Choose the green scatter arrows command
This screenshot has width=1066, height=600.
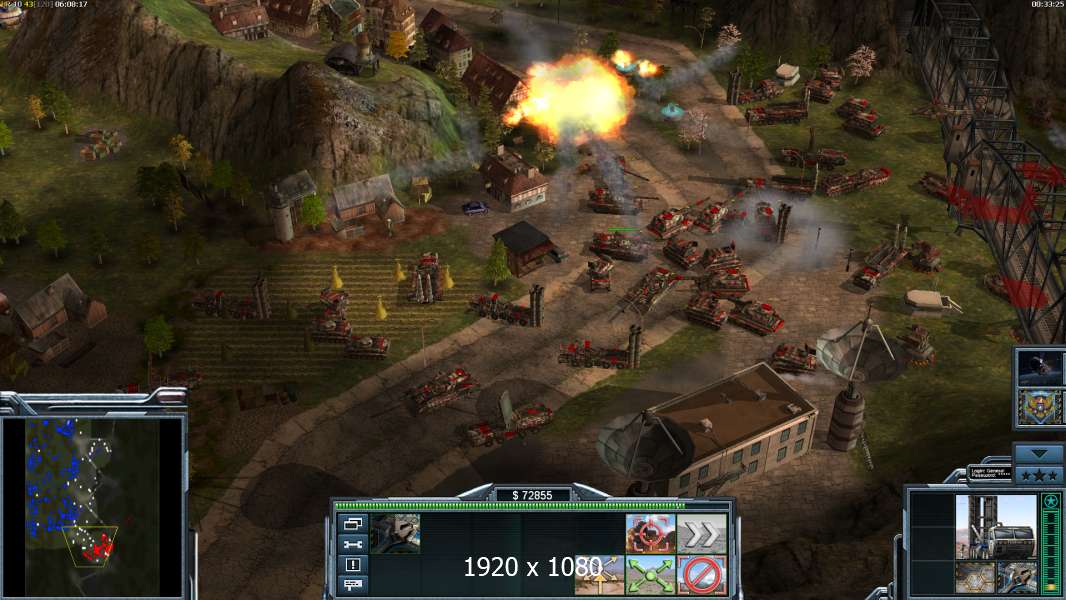point(650,575)
